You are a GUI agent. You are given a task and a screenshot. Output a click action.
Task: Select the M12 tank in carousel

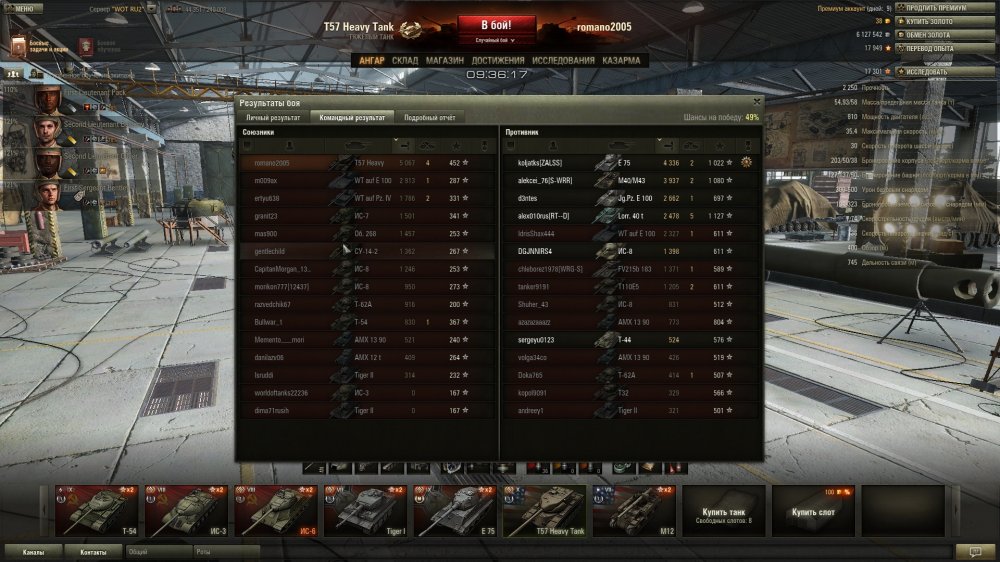point(633,511)
